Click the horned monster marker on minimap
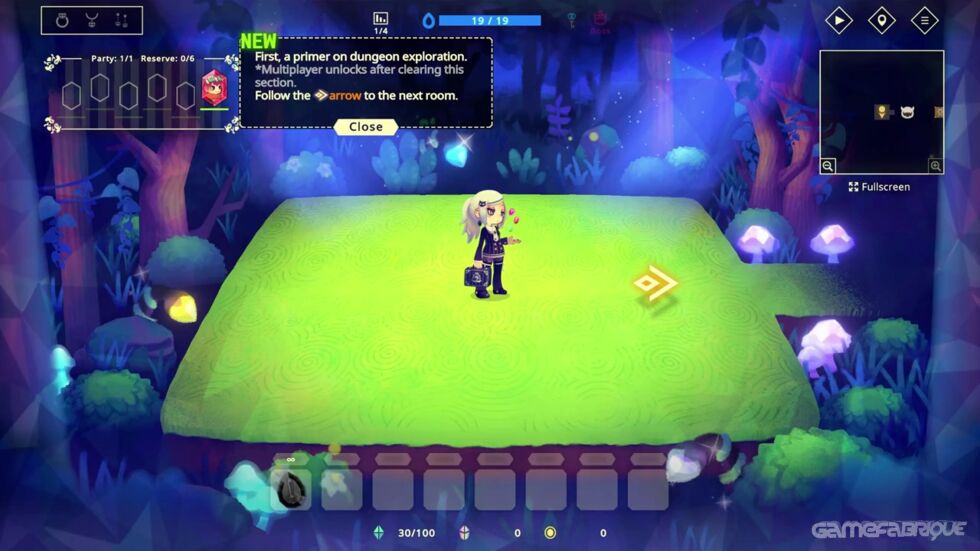980x551 pixels. (x=908, y=112)
